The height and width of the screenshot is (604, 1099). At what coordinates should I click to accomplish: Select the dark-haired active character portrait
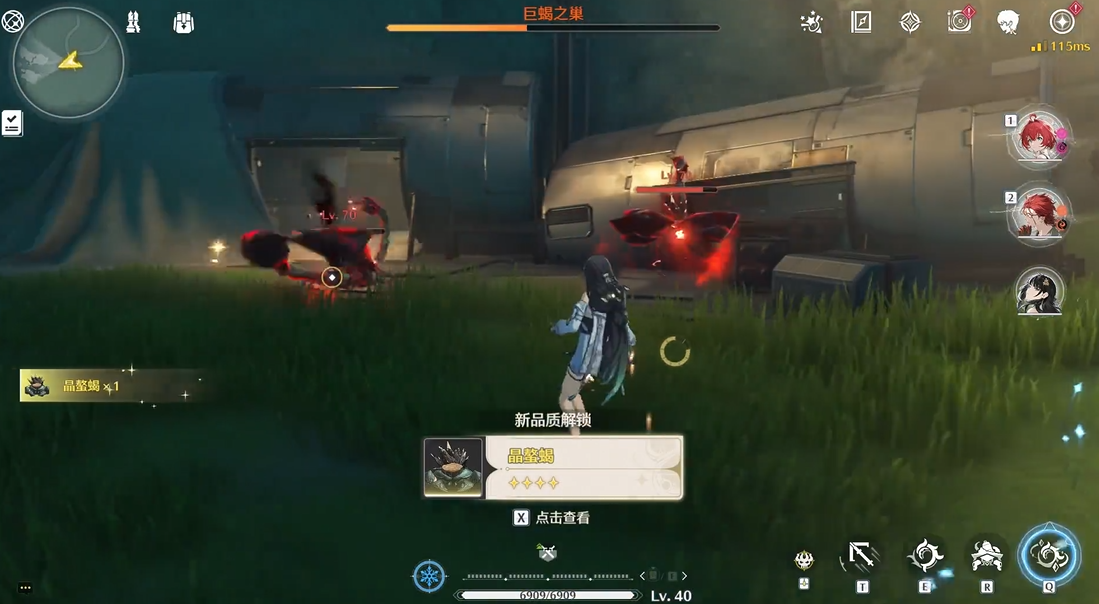pos(1040,291)
